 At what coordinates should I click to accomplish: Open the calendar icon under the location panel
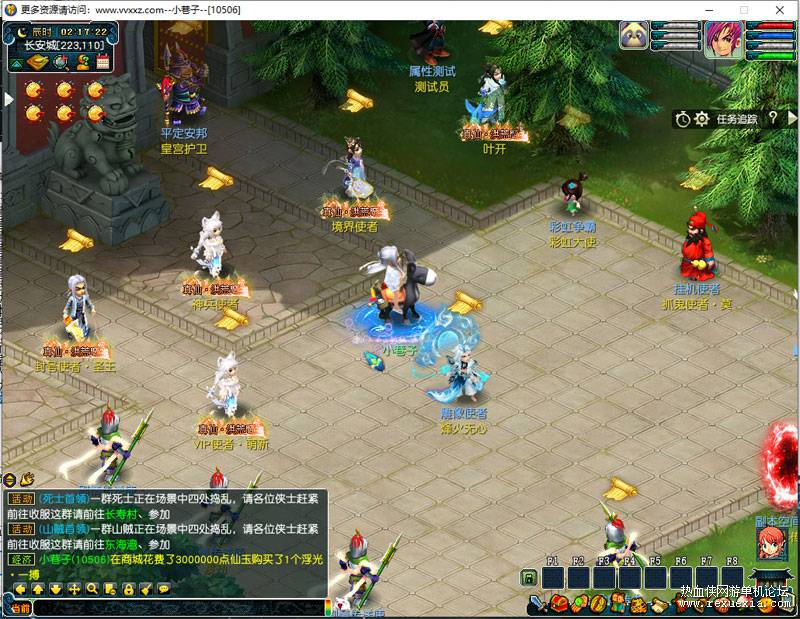103,62
